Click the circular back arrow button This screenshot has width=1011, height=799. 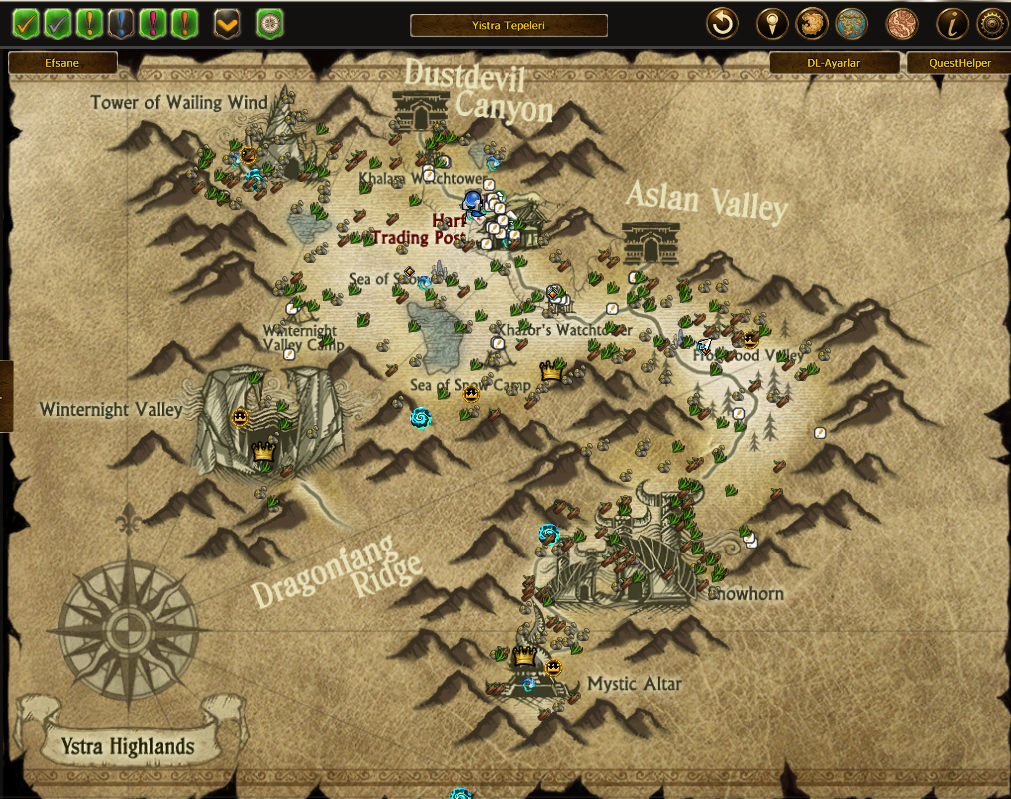(723, 23)
